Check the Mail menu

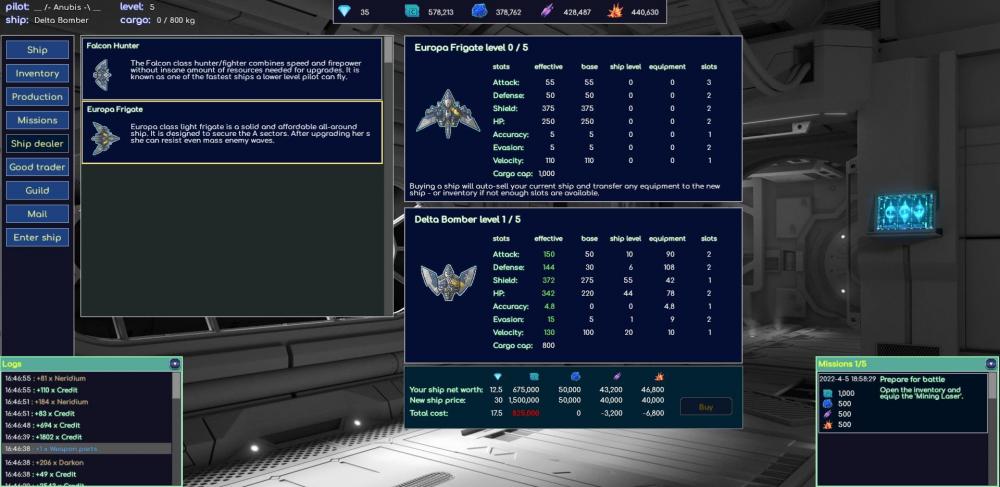(37, 214)
